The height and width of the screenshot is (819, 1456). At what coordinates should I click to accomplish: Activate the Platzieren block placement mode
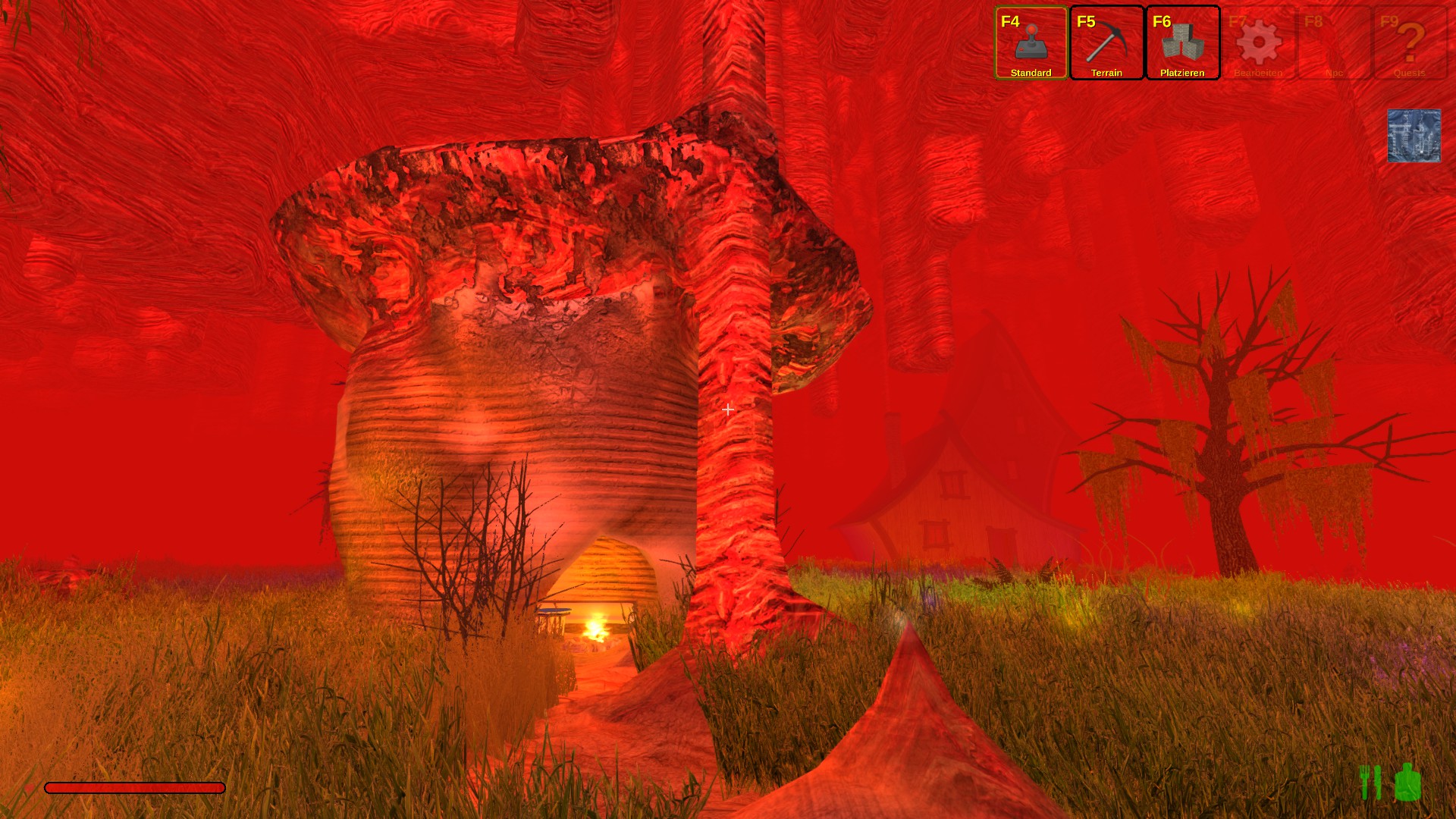(x=1182, y=43)
